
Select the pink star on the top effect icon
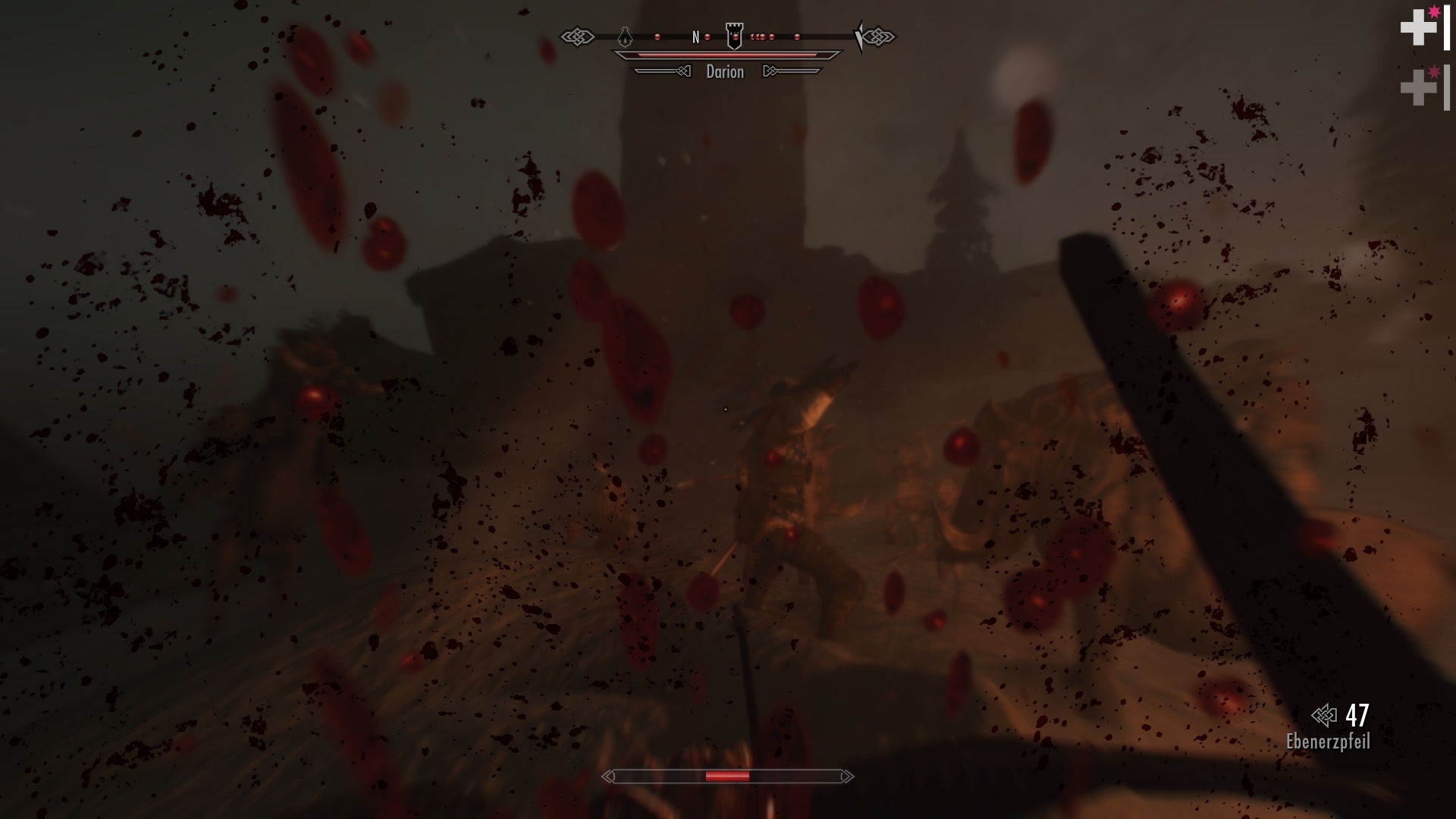pyautogui.click(x=1434, y=11)
